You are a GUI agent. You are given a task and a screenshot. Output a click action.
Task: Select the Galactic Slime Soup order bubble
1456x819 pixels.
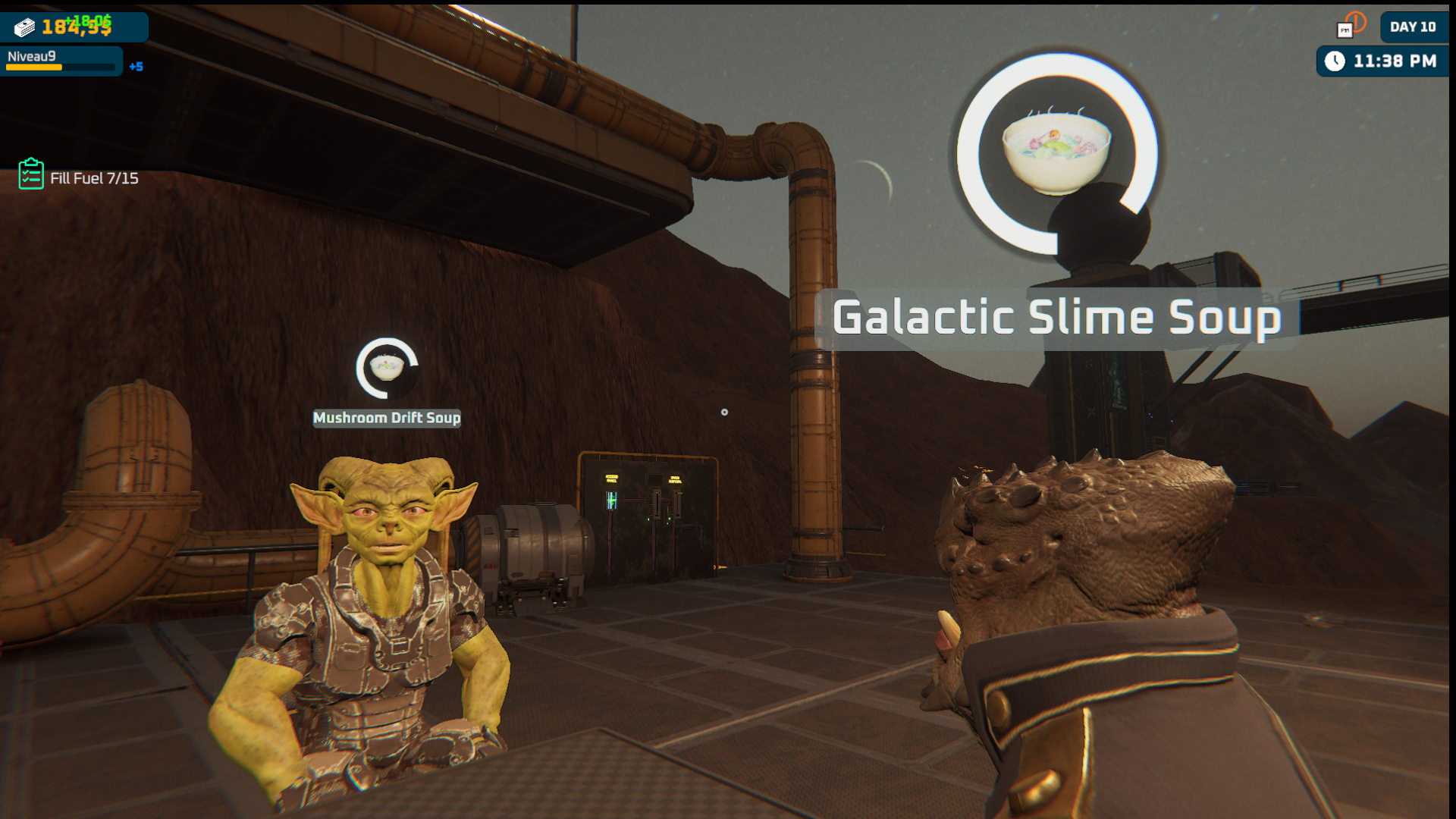[1056, 153]
